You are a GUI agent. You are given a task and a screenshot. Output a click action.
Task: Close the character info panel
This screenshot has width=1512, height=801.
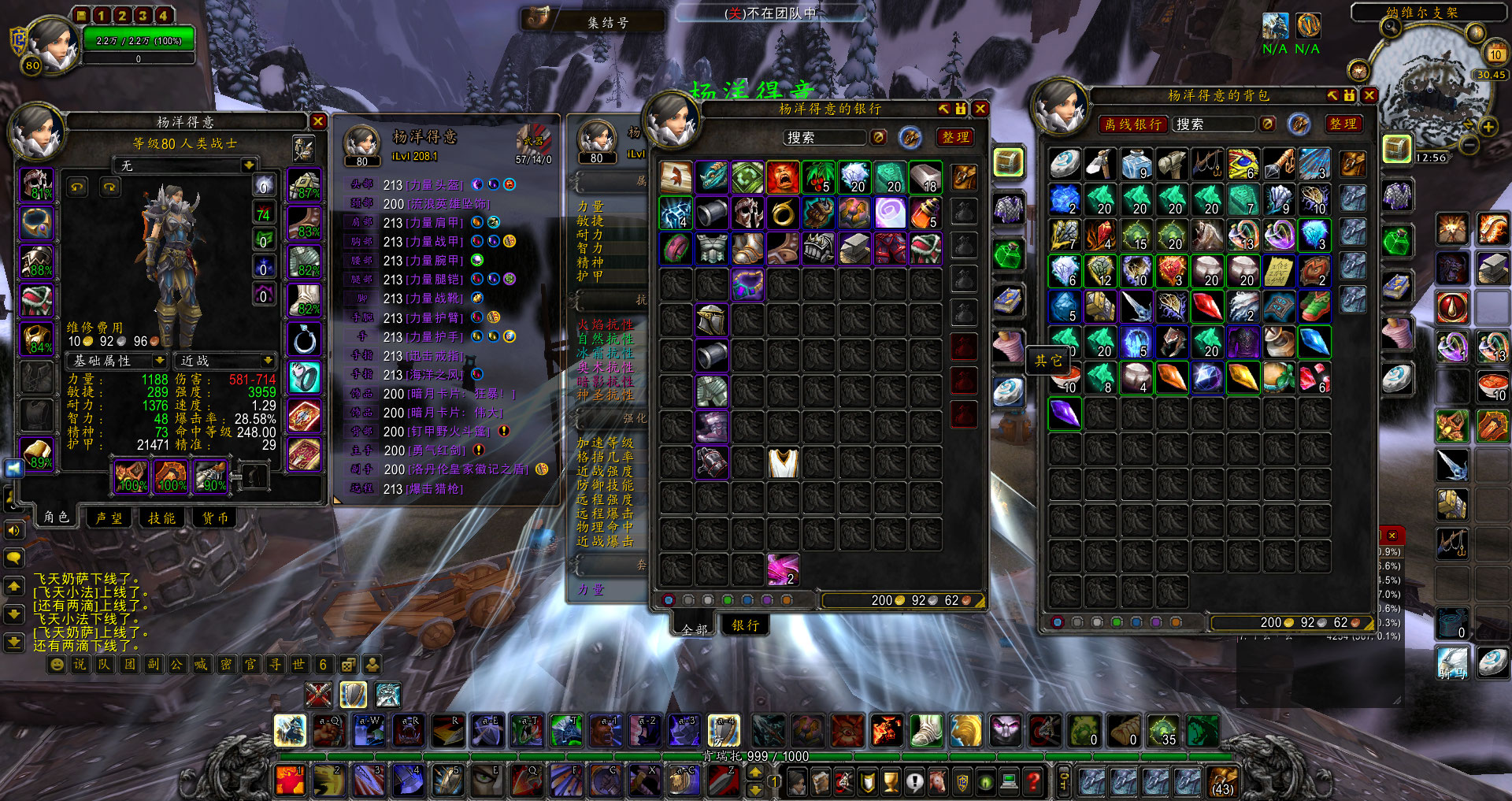coord(317,121)
